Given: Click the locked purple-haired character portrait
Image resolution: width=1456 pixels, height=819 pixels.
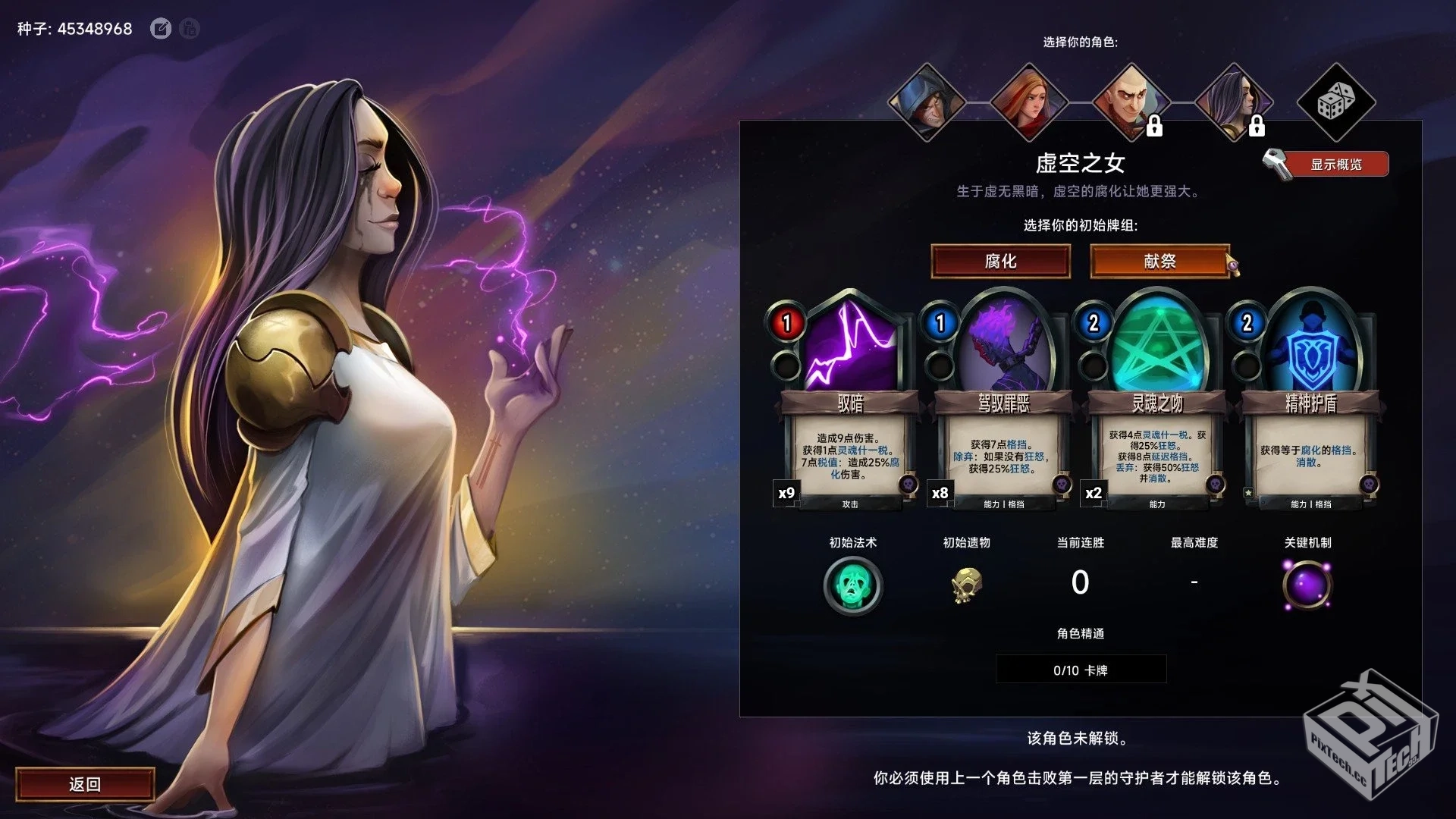Looking at the screenshot, I should click(1235, 102).
